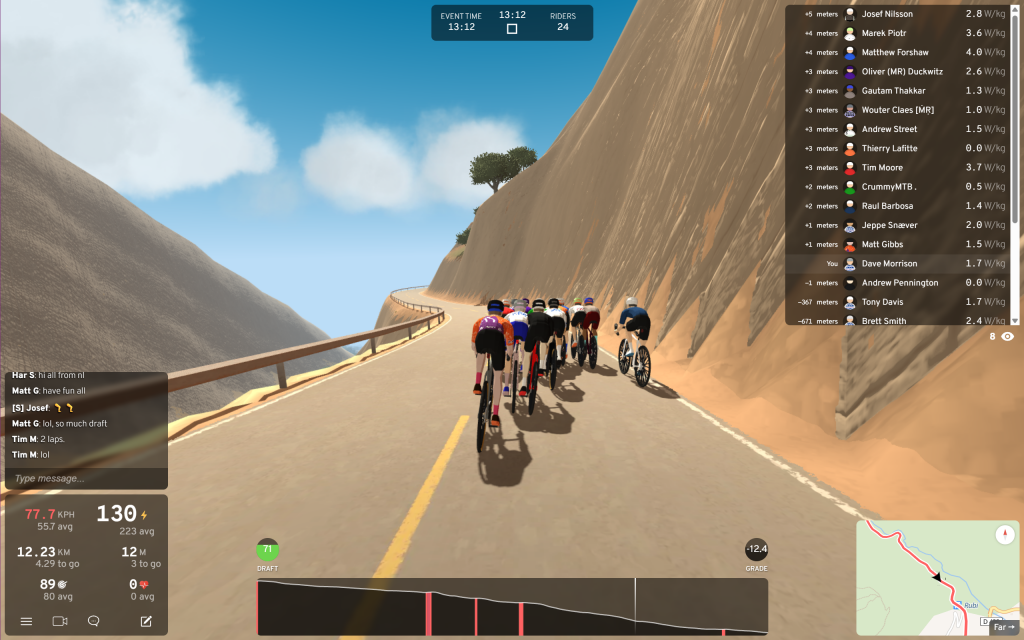Open the hamburger menu icon

pyautogui.click(x=26, y=621)
